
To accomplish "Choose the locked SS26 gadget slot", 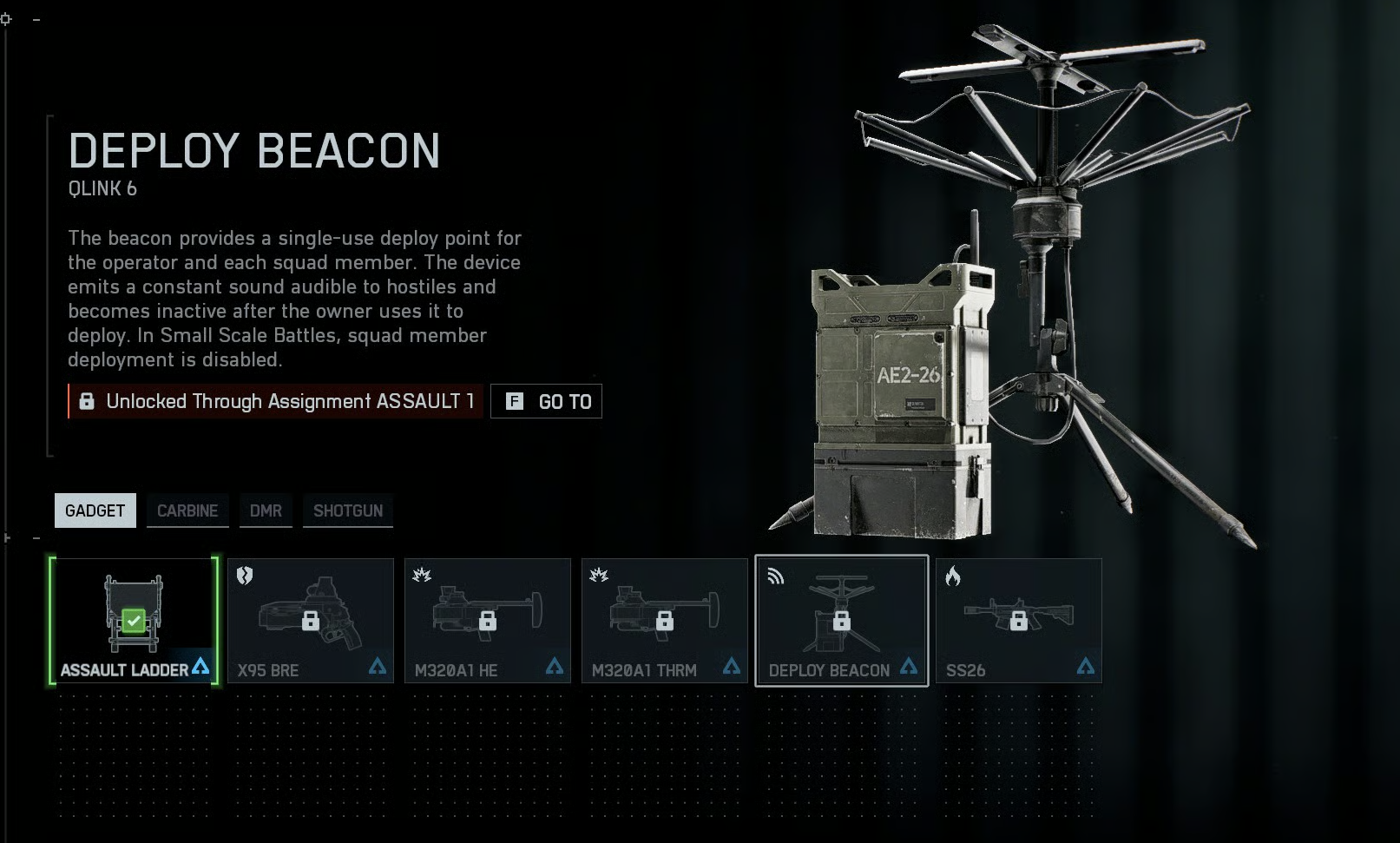I will [1018, 621].
